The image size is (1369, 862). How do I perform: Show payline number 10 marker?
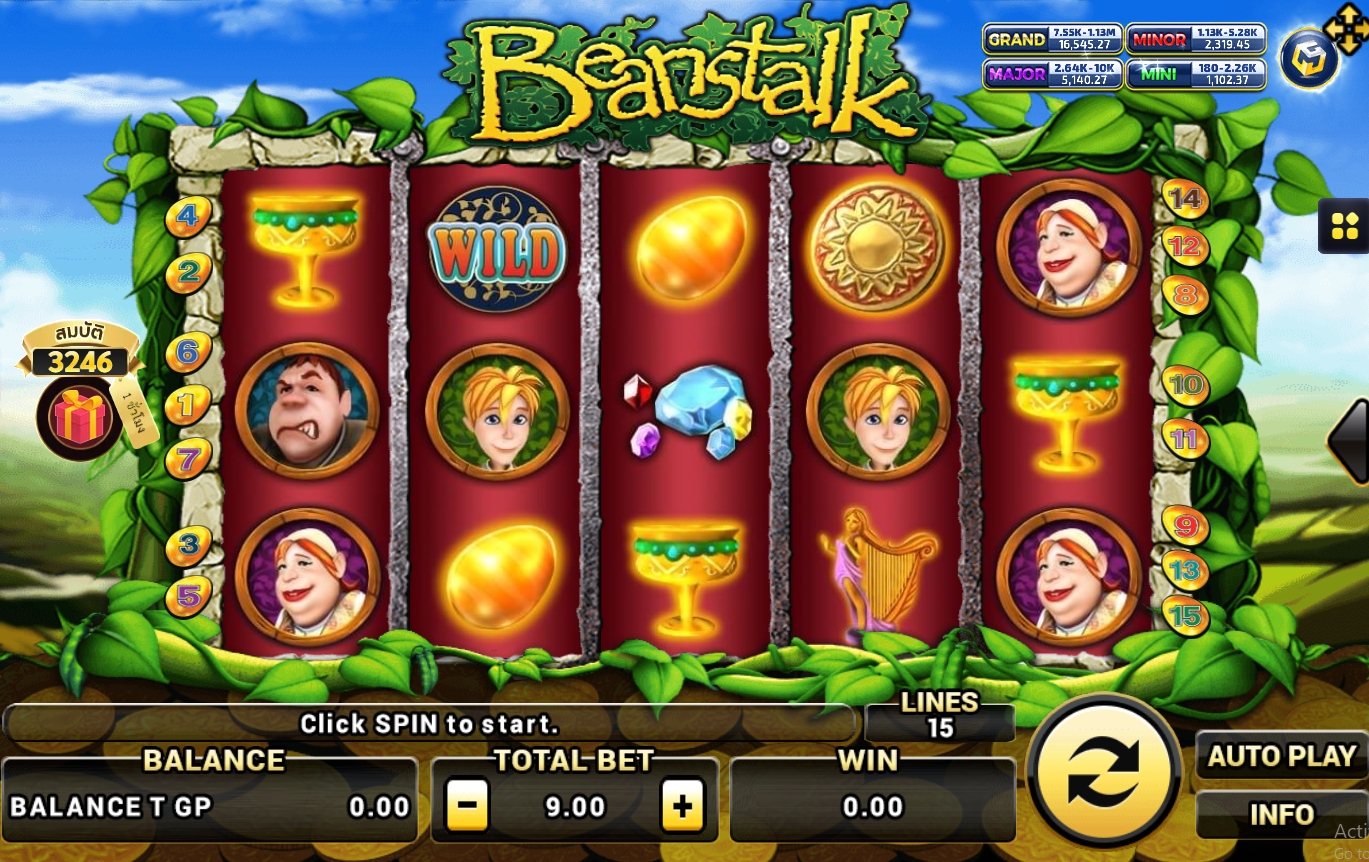[1186, 385]
